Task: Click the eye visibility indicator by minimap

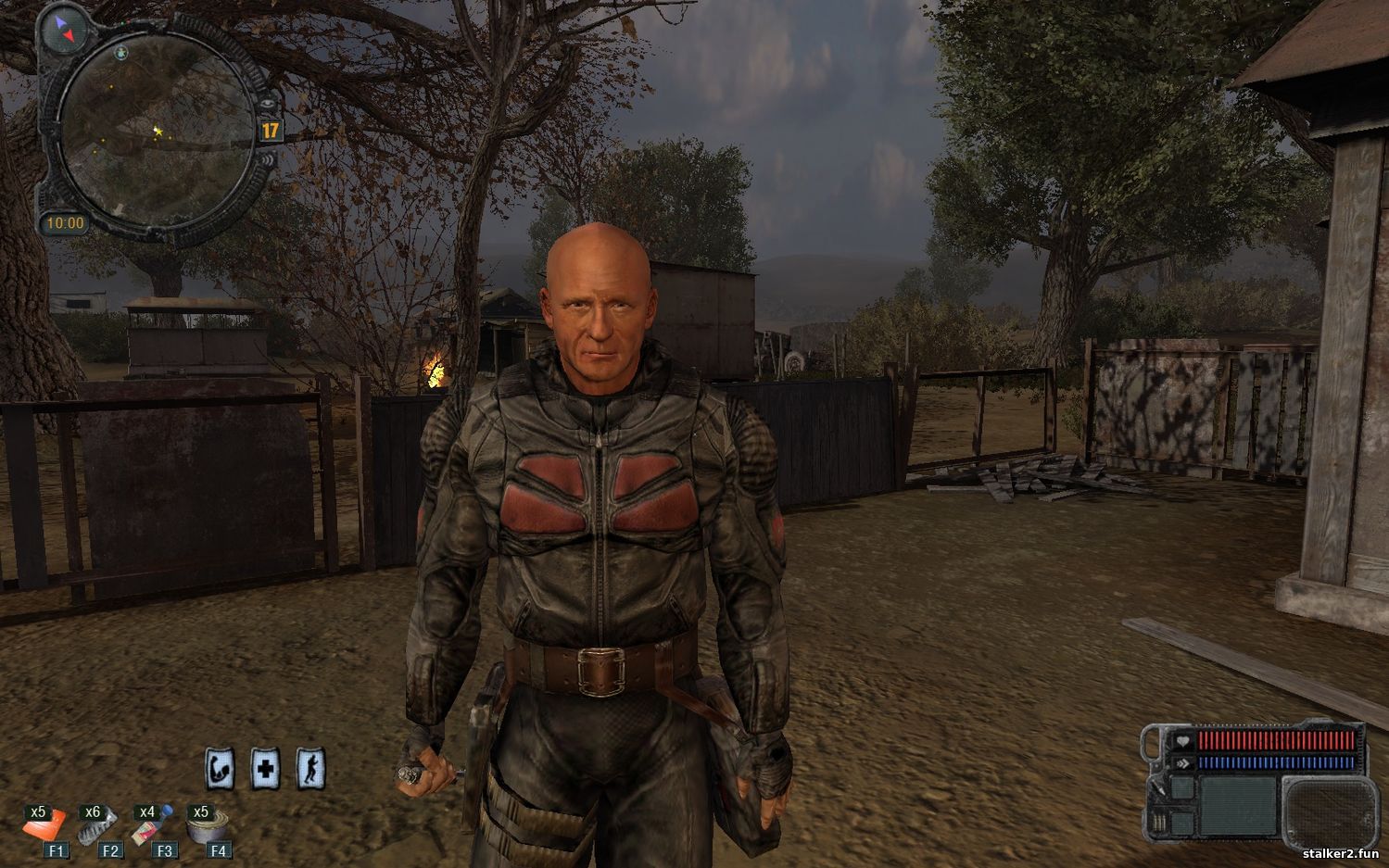Action: coord(267,104)
